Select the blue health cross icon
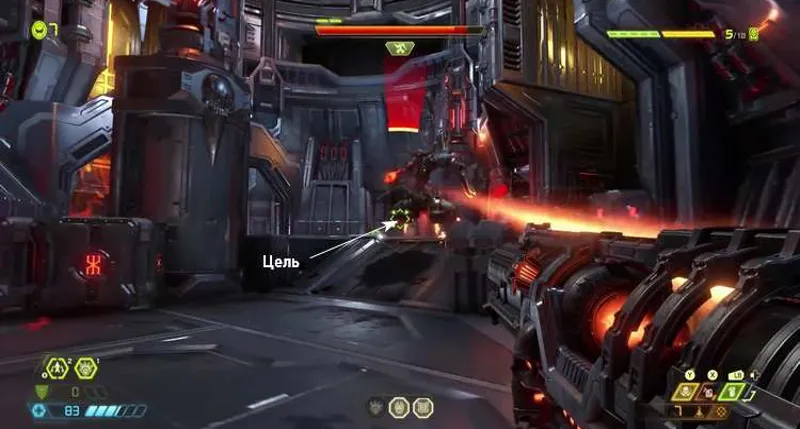This screenshot has width=800, height=429. tap(40, 411)
